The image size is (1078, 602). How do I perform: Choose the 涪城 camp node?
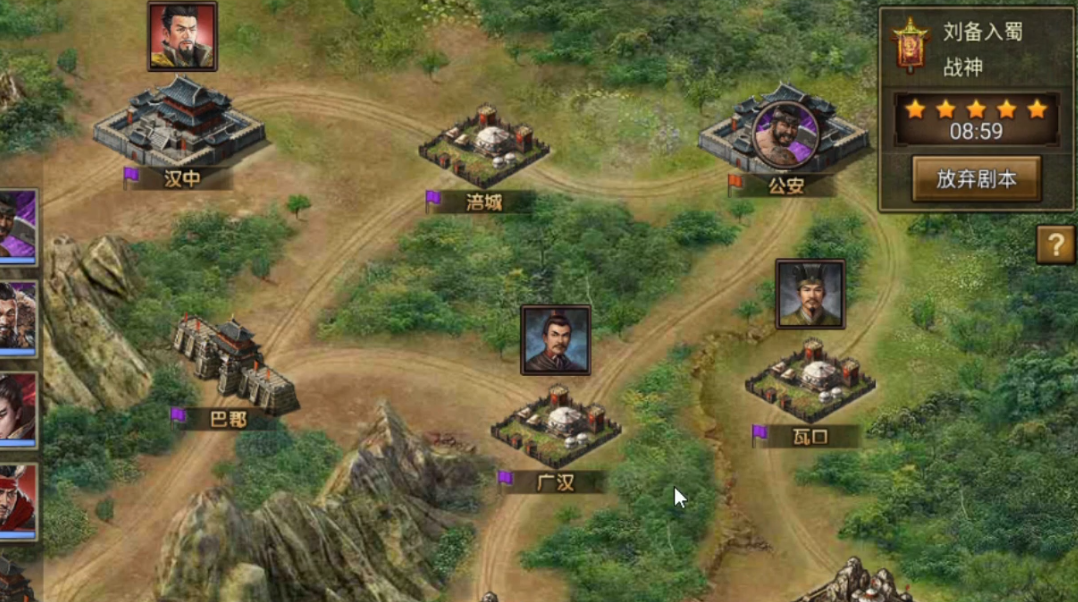484,143
